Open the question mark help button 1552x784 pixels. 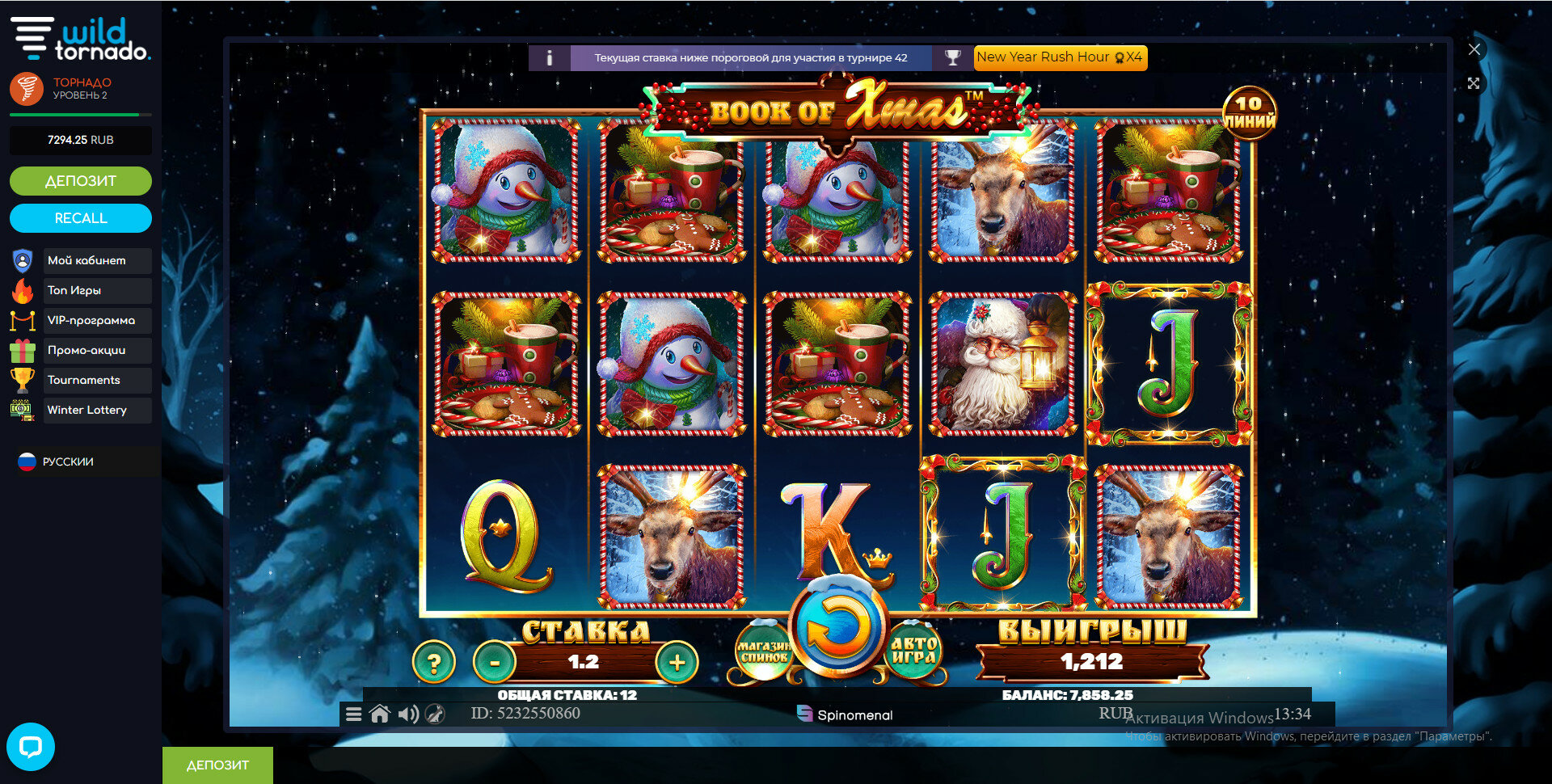(x=434, y=663)
